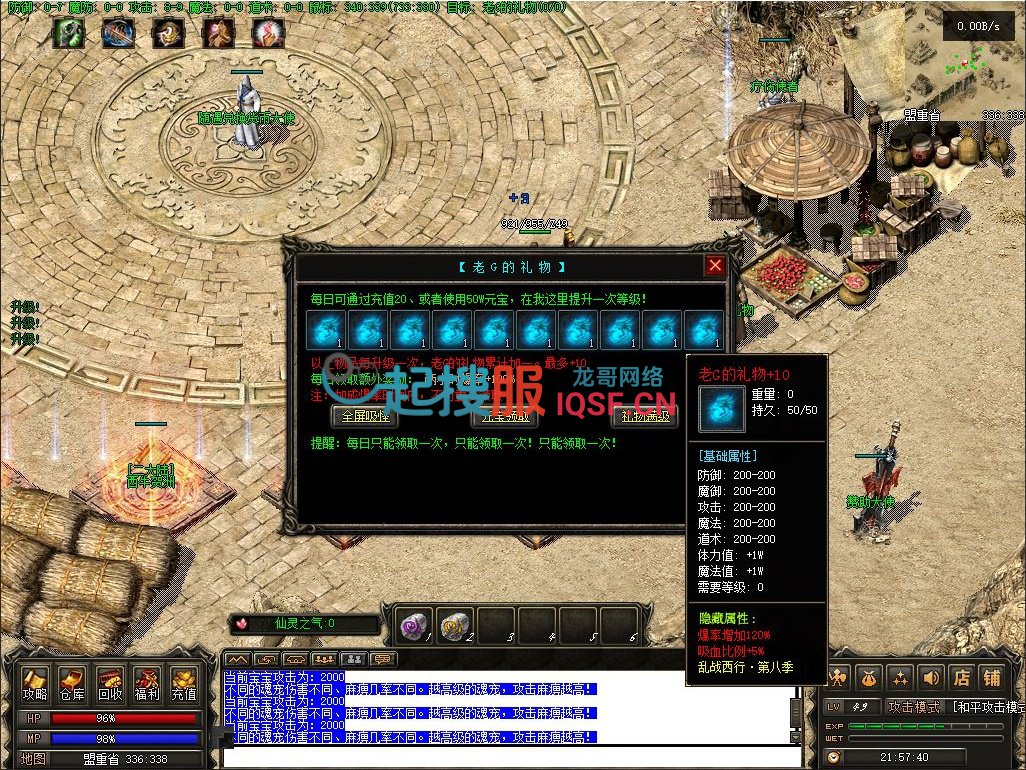Toggle the sound speaker icon

(x=931, y=678)
